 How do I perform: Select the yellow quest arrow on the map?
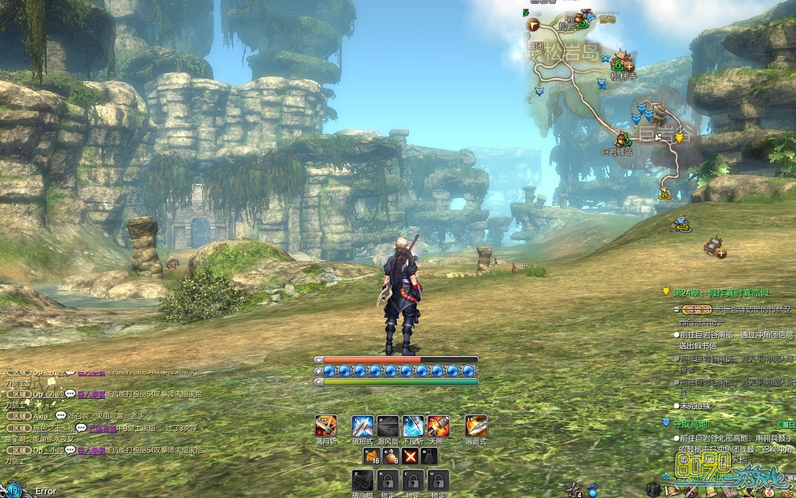(x=679, y=137)
